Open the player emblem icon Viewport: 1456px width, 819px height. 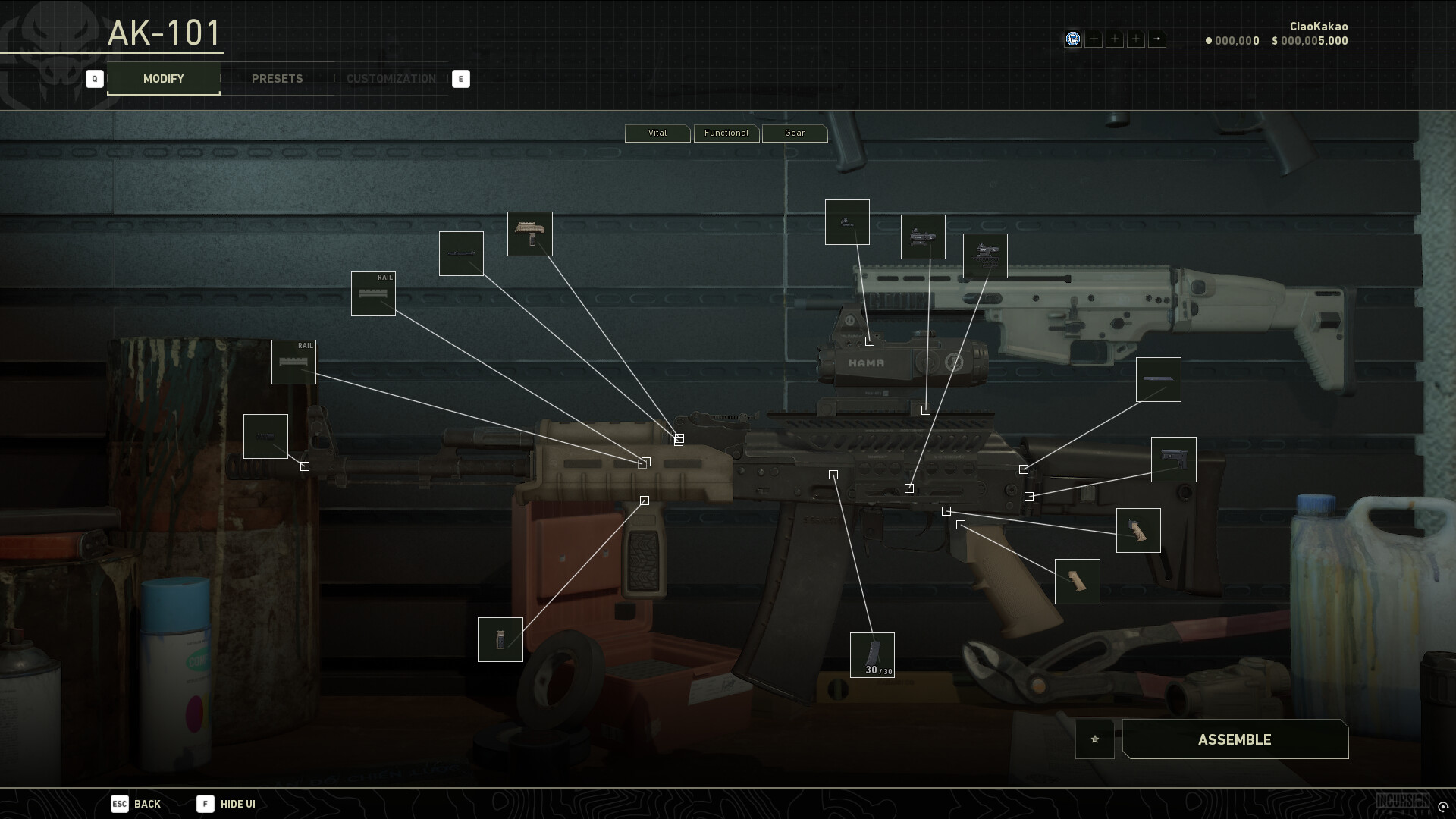click(1072, 39)
